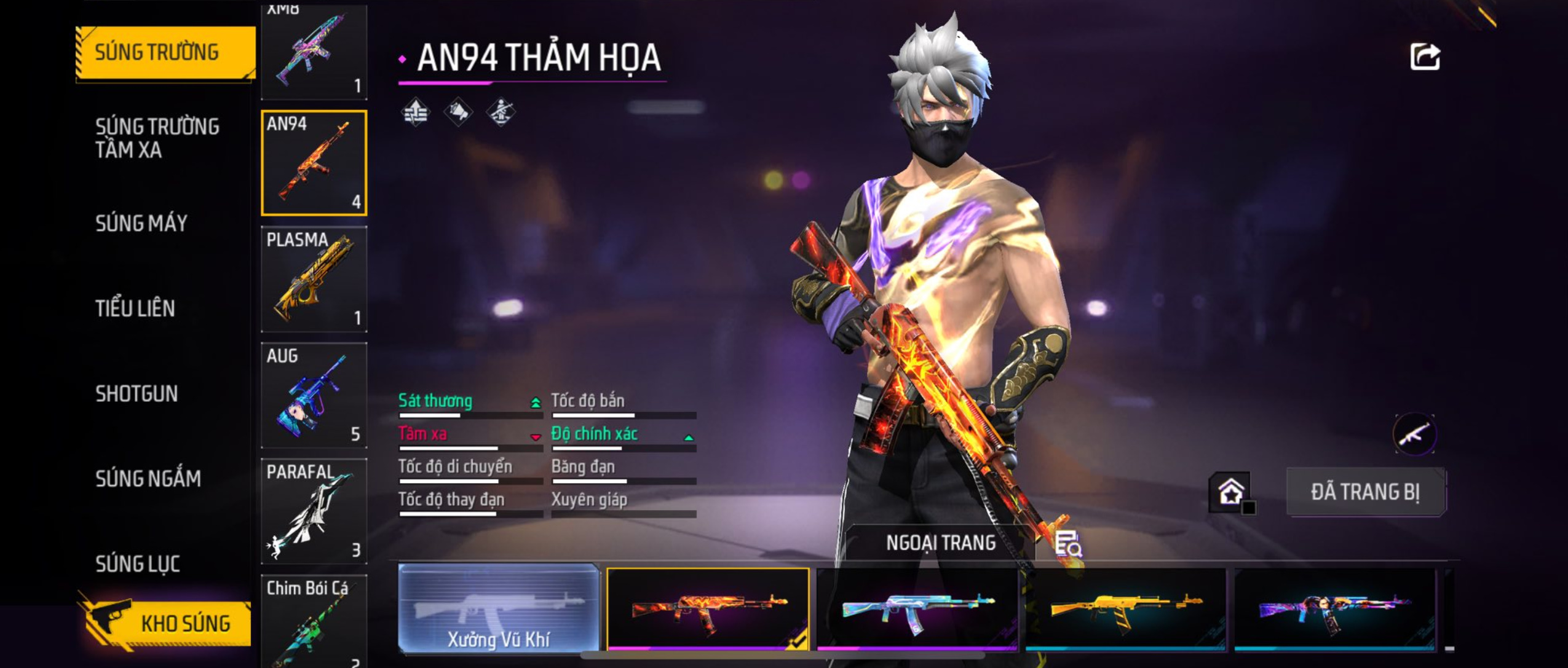This screenshot has width=1568, height=668.
Task: Select the Súng Trường category tab
Action: (x=165, y=53)
